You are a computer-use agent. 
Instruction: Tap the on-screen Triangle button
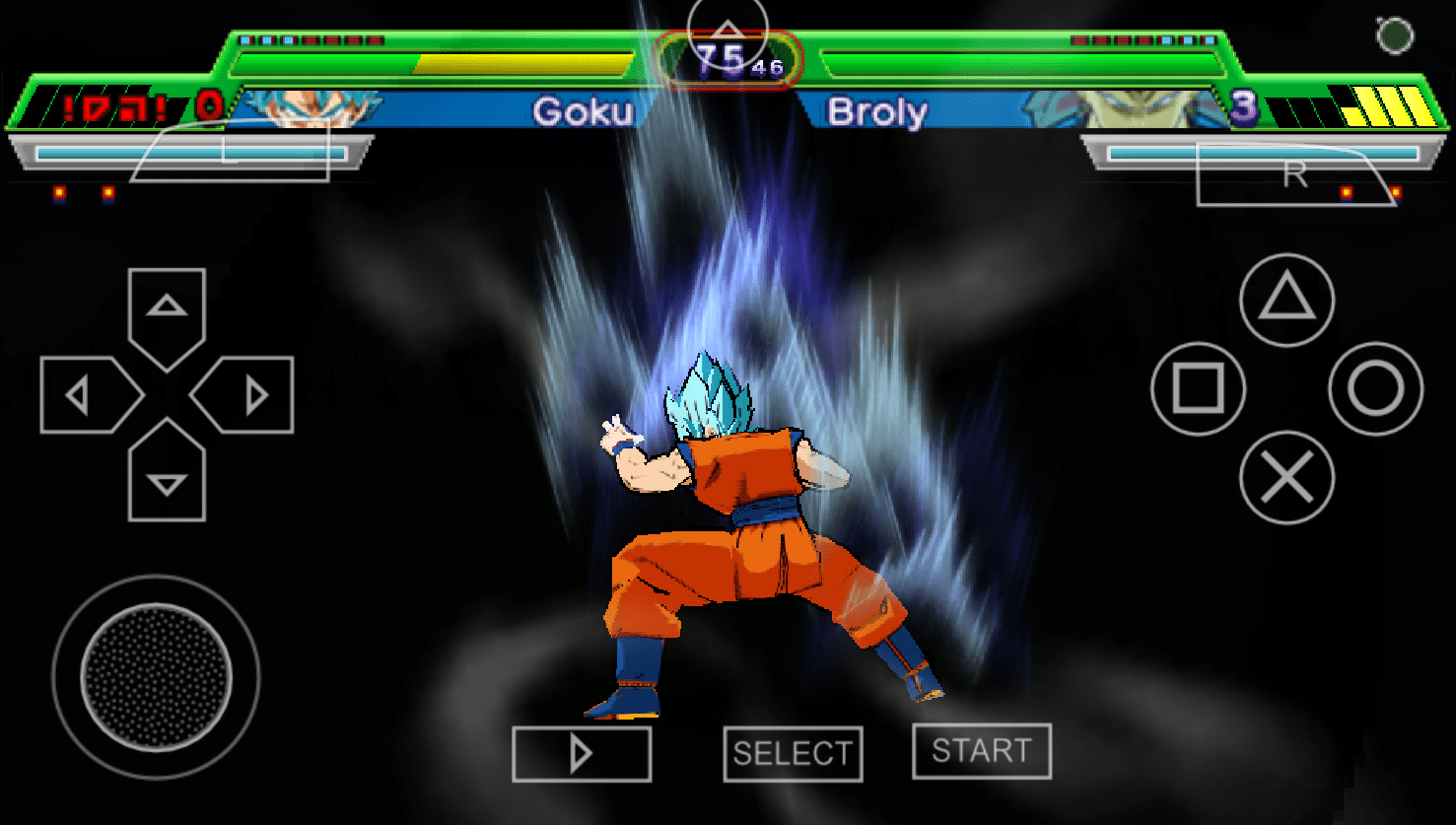coord(1286,301)
